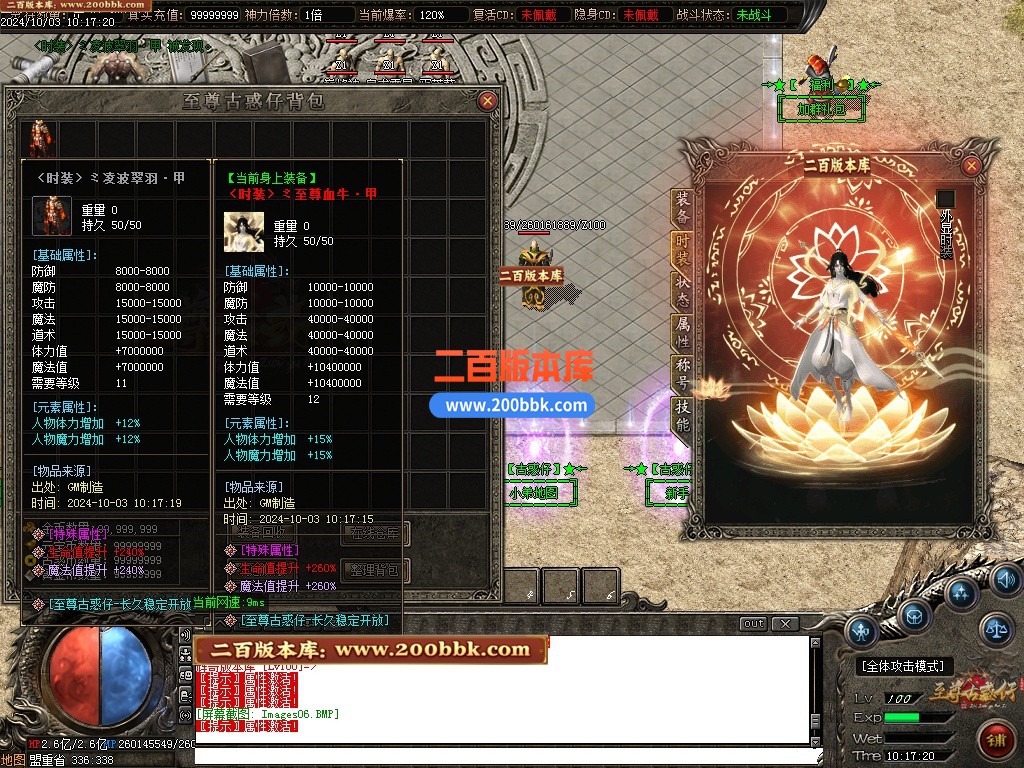Image resolution: width=1024 pixels, height=768 pixels.
Task: Select the red armor item in backpack
Action: pos(39,139)
